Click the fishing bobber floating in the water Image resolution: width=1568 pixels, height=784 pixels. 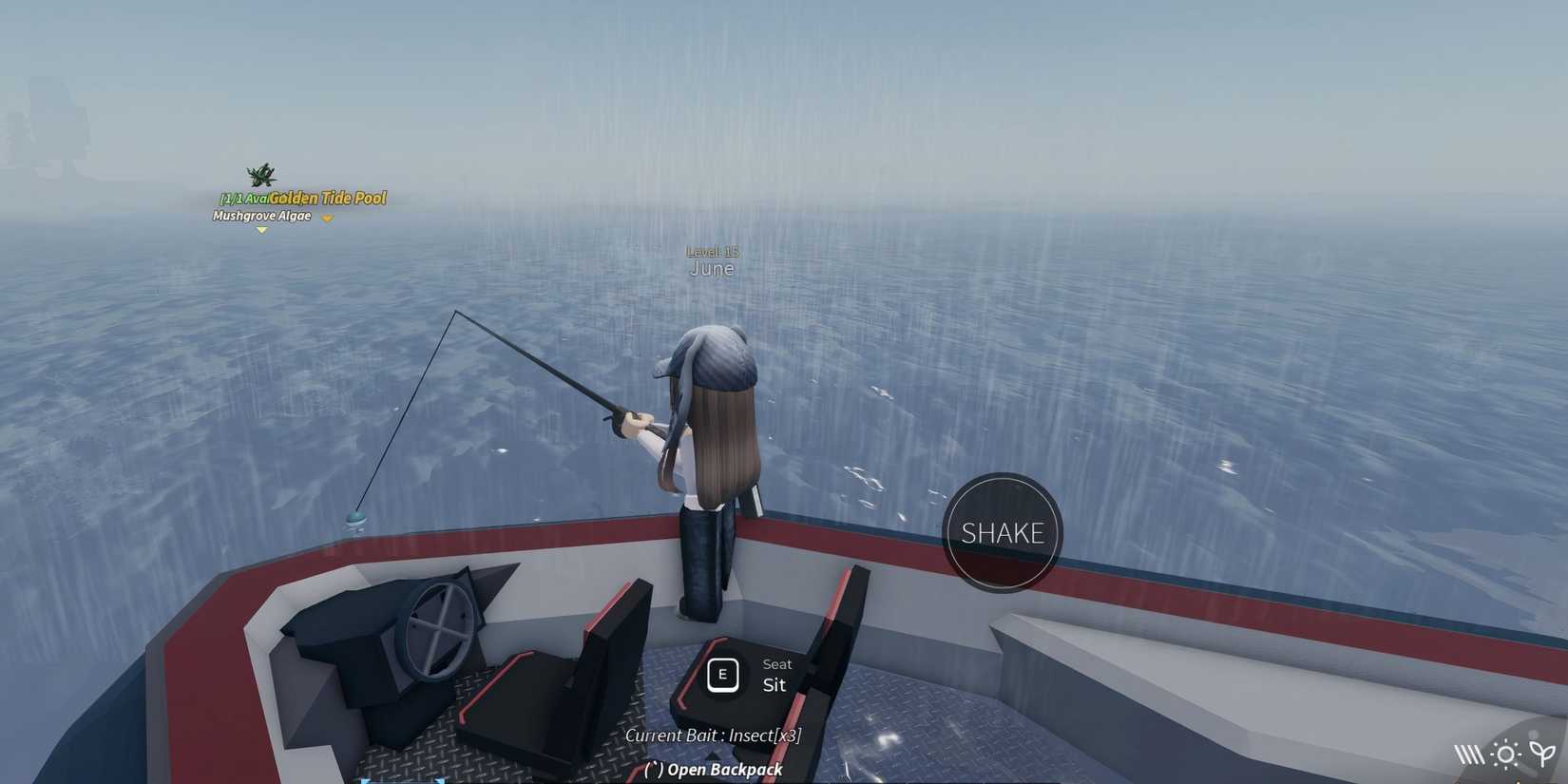(356, 518)
